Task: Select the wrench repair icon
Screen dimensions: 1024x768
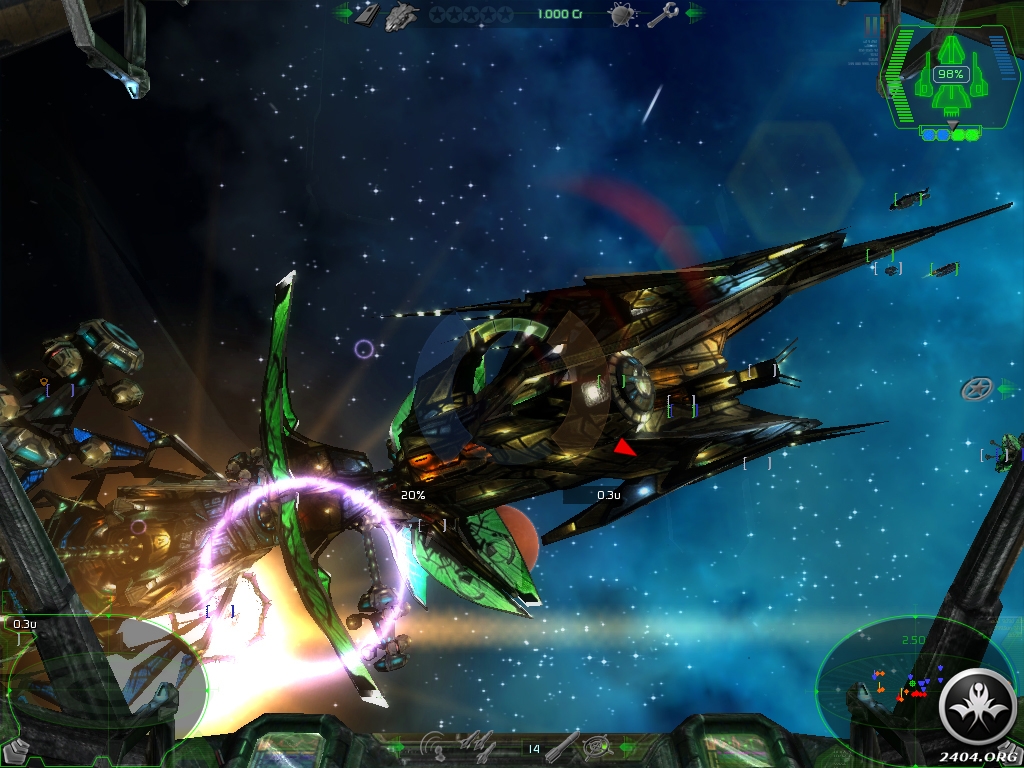Action: click(x=662, y=14)
